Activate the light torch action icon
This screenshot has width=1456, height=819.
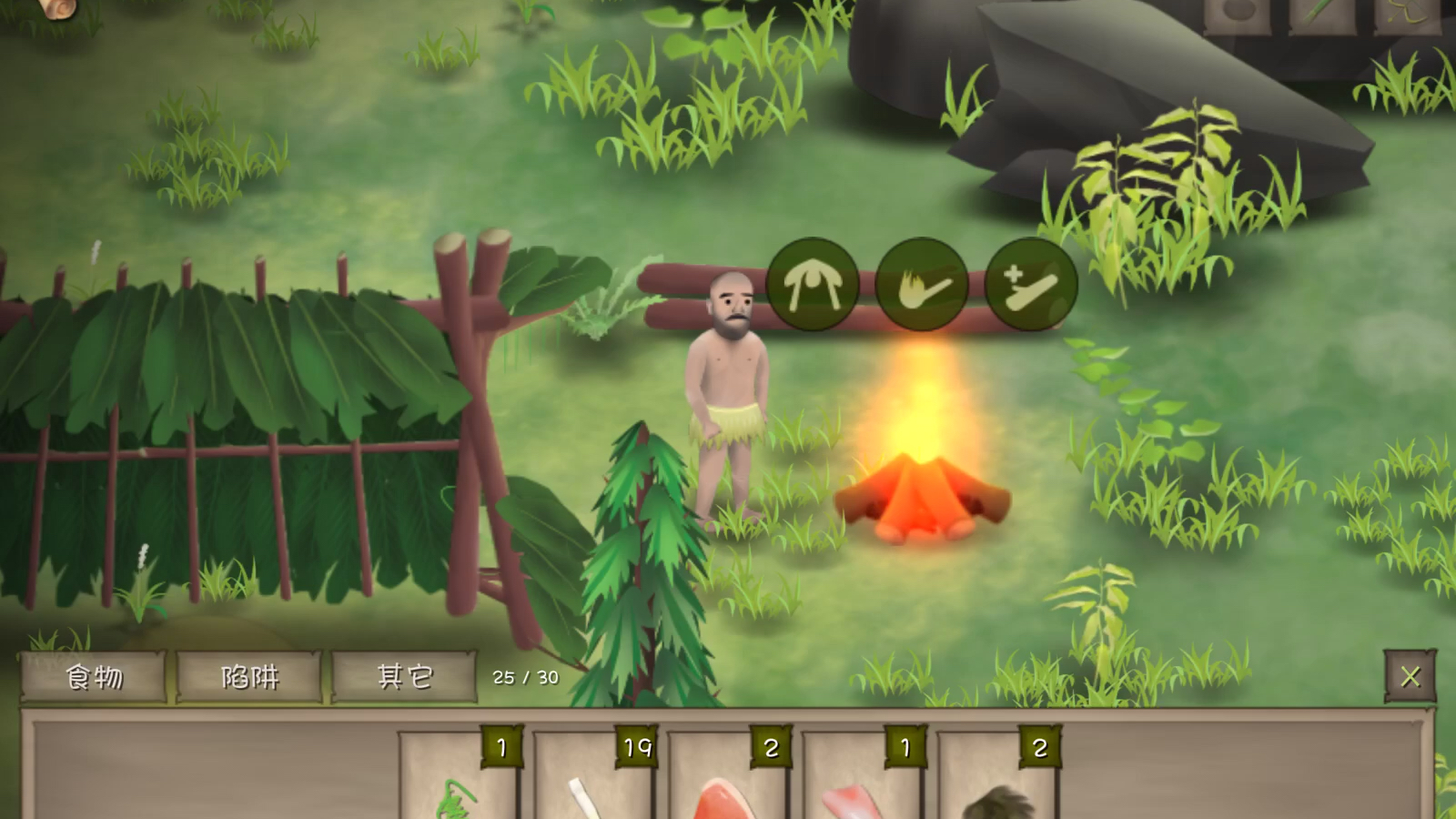(922, 285)
